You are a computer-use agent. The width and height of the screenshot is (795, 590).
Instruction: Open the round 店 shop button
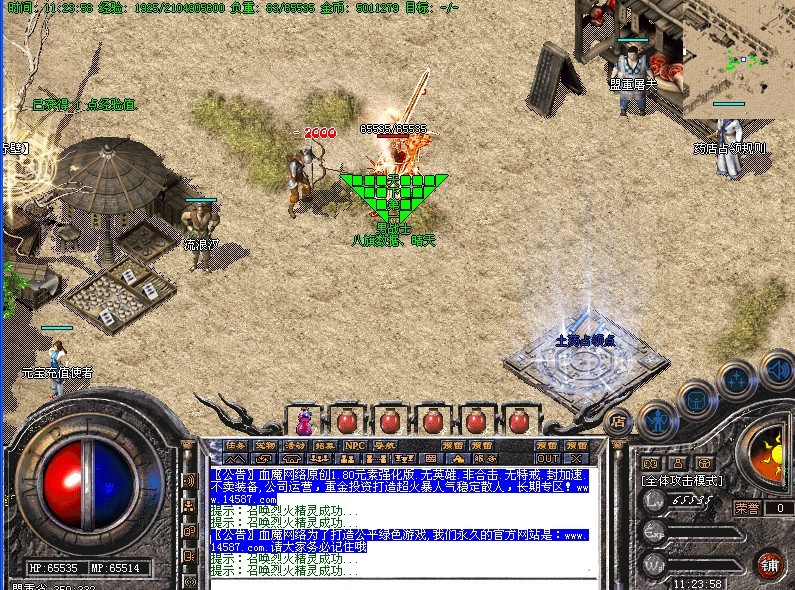tap(619, 420)
